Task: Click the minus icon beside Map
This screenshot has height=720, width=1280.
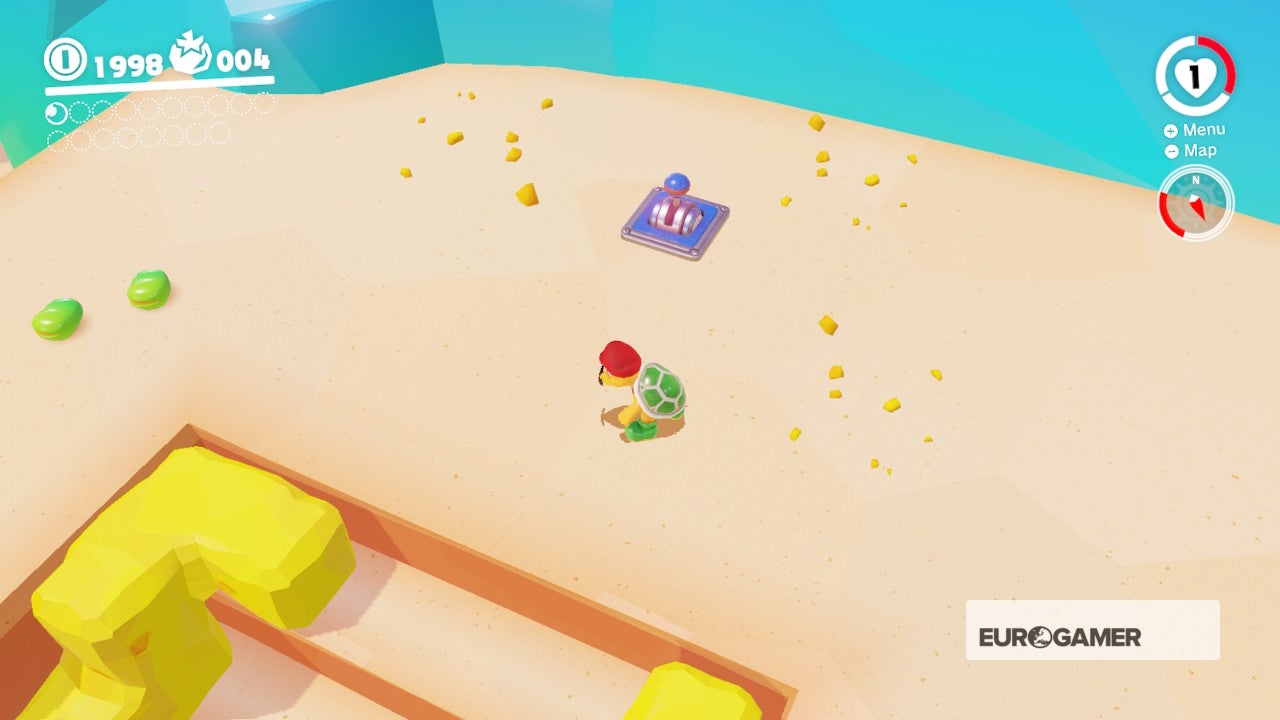Action: tap(1170, 150)
